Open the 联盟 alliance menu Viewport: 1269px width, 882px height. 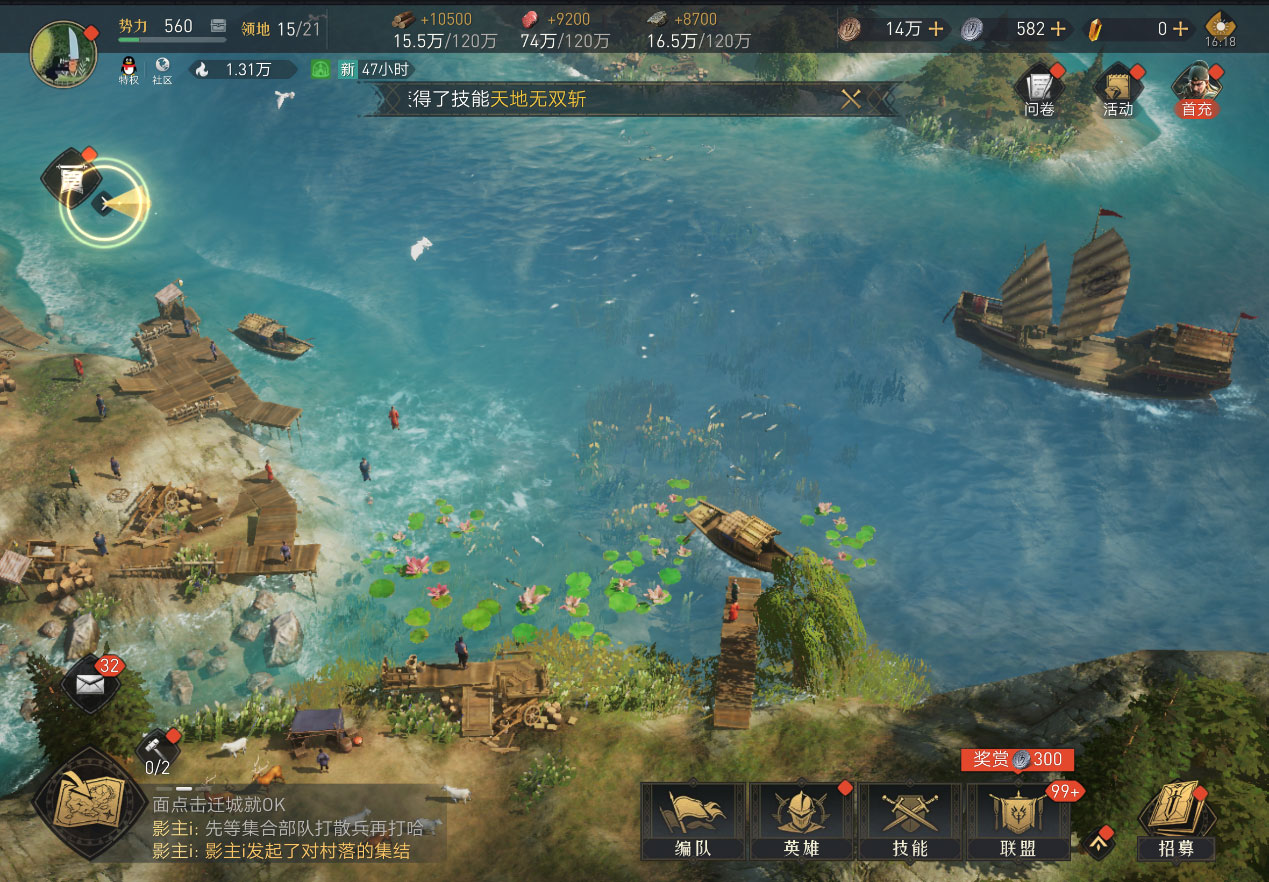1018,820
